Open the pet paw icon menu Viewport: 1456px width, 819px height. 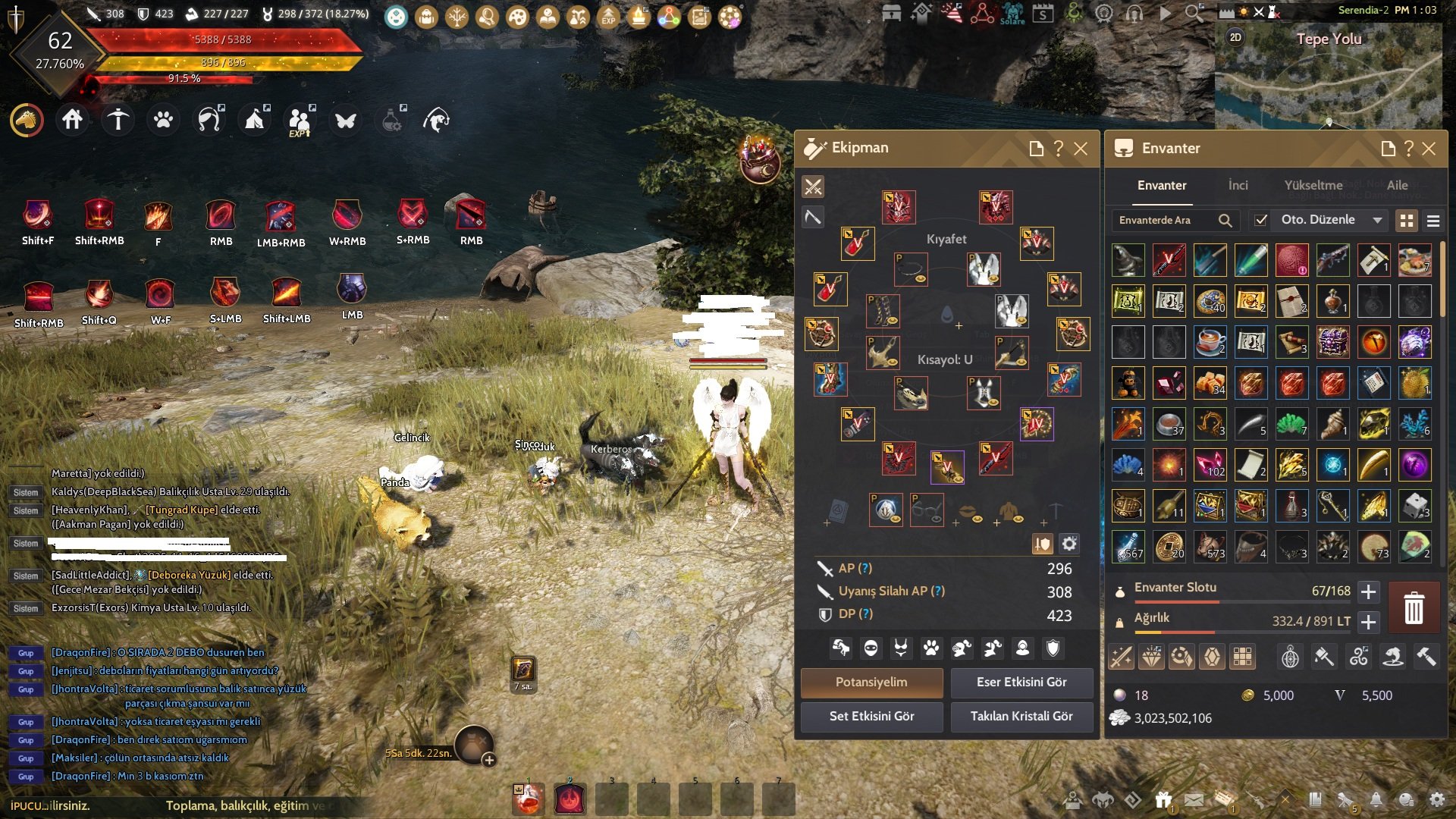click(163, 120)
